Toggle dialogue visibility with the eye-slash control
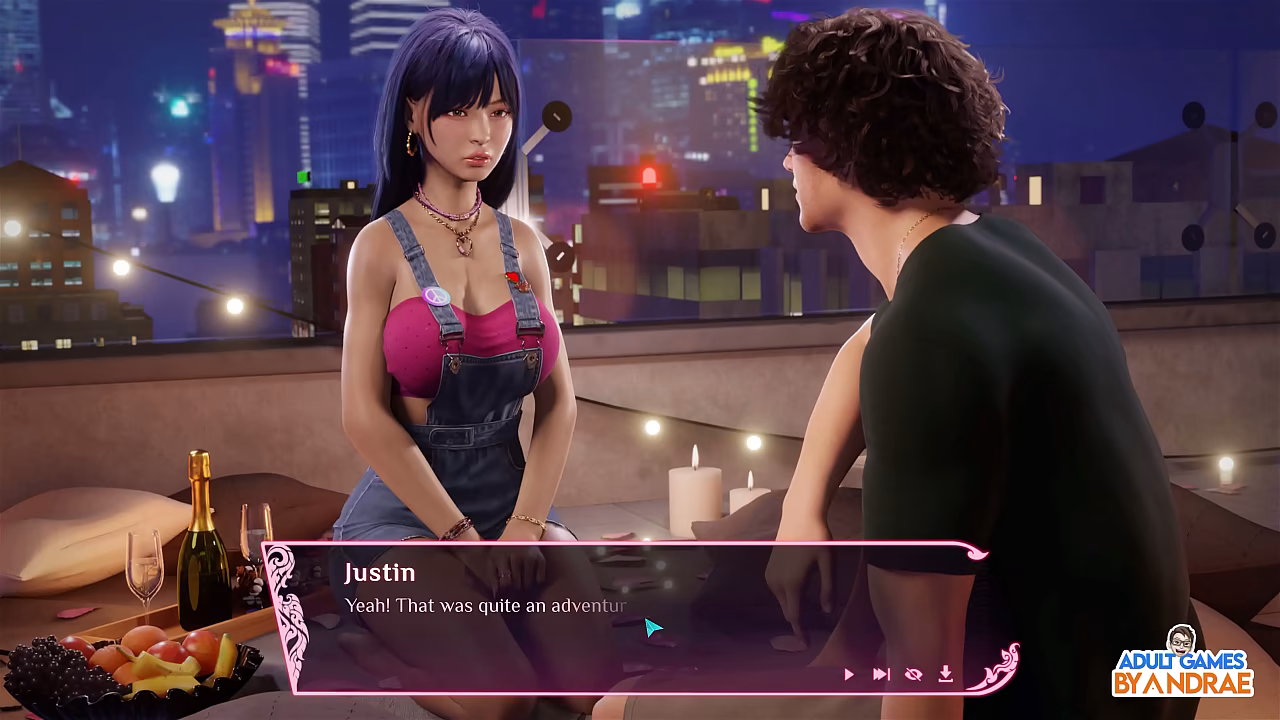This screenshot has width=1280, height=720. (x=914, y=673)
